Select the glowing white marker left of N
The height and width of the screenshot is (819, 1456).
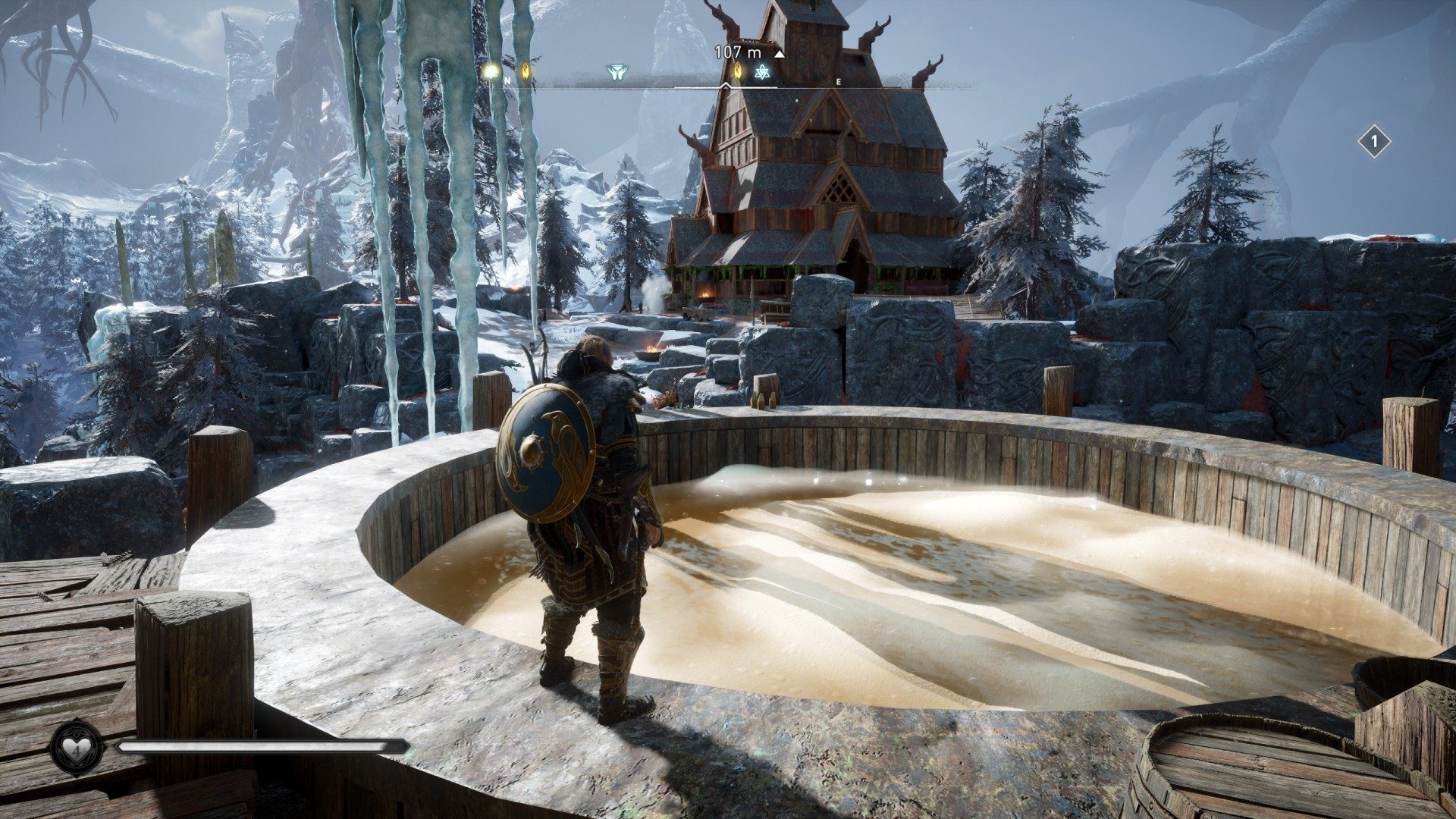(491, 71)
